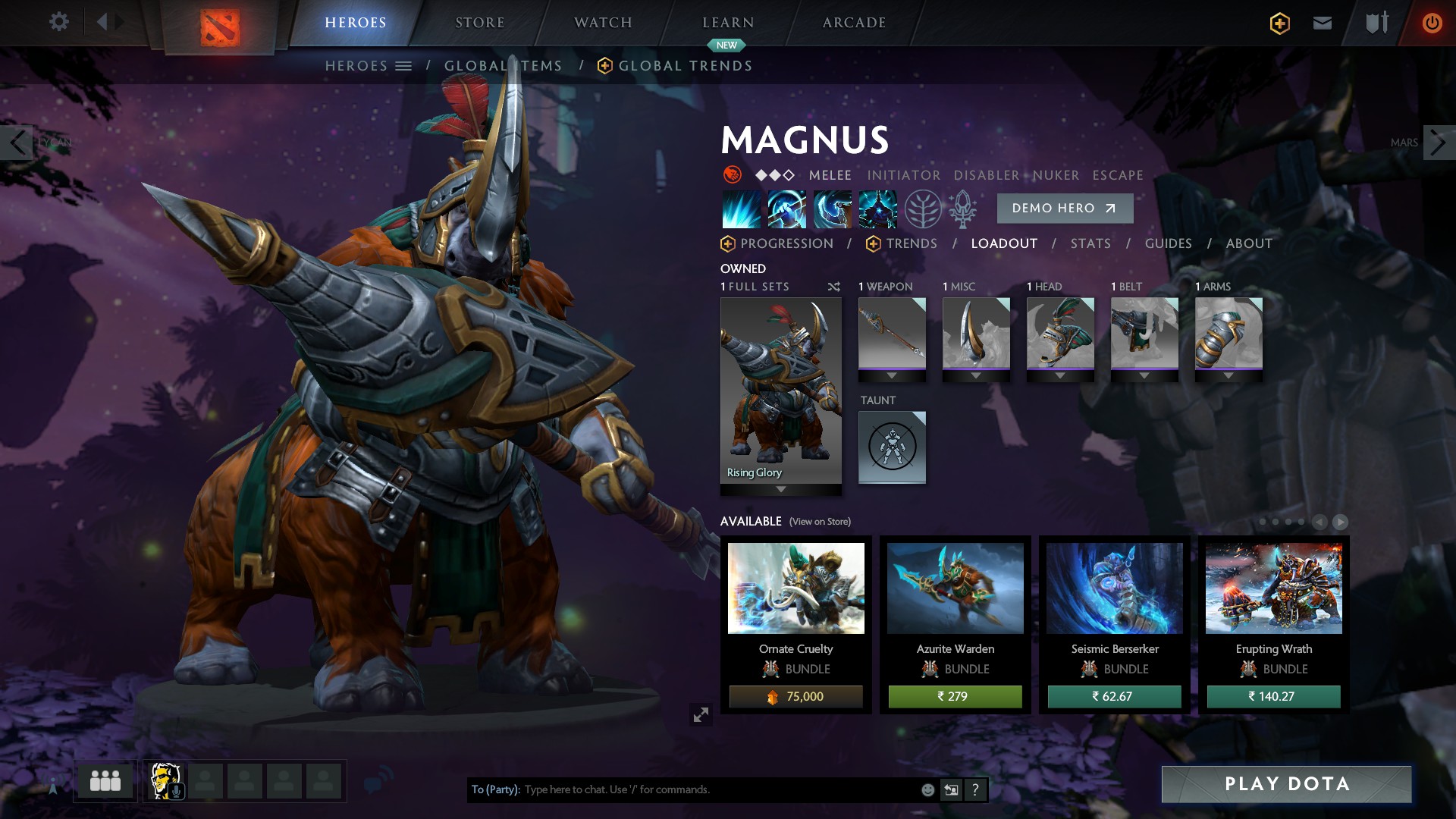Viewport: 1456px width, 819px height.
Task: Expand the weapon slot item dropdown
Action: (891, 374)
